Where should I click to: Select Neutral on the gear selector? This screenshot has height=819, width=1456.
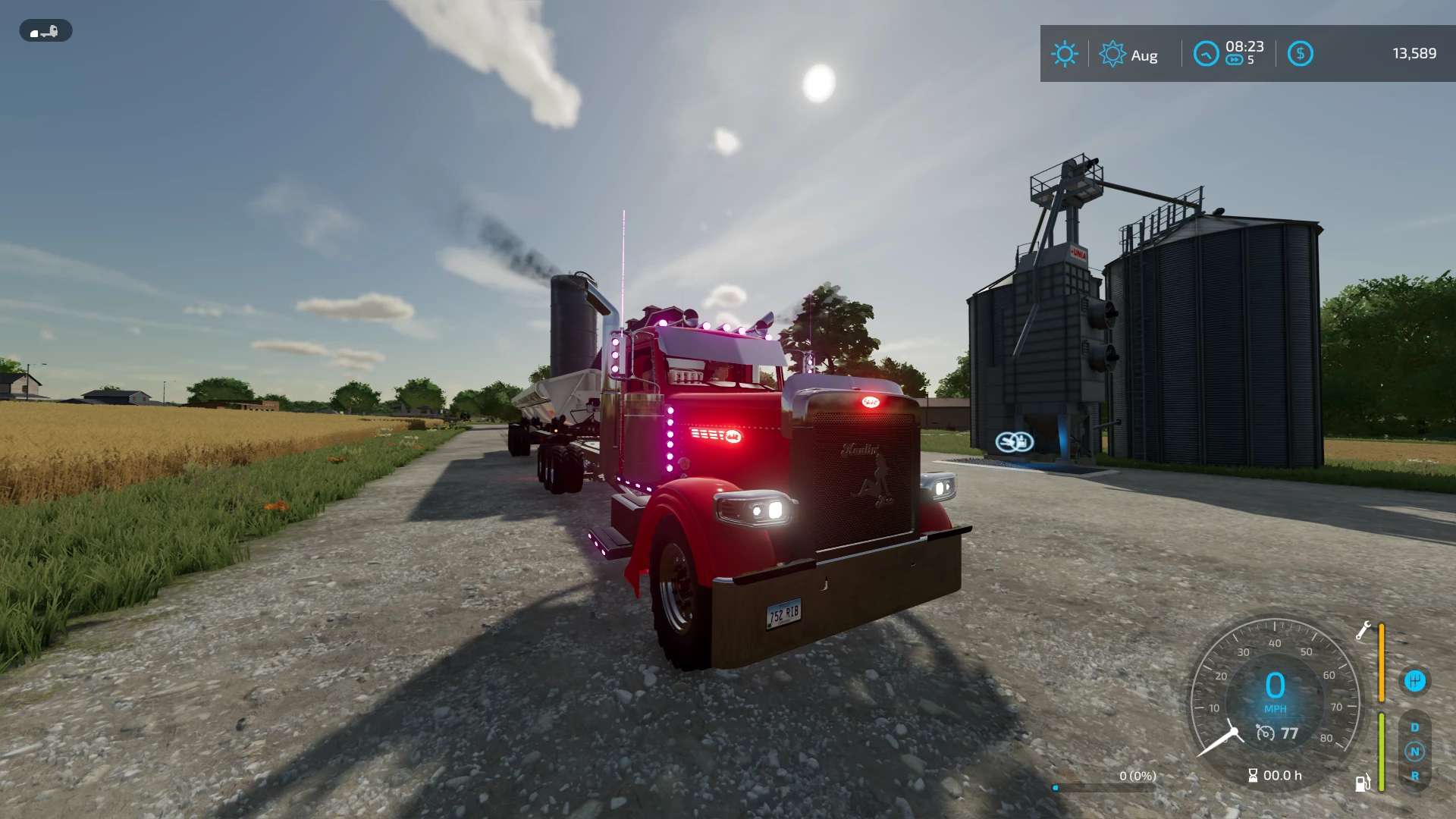click(x=1414, y=752)
